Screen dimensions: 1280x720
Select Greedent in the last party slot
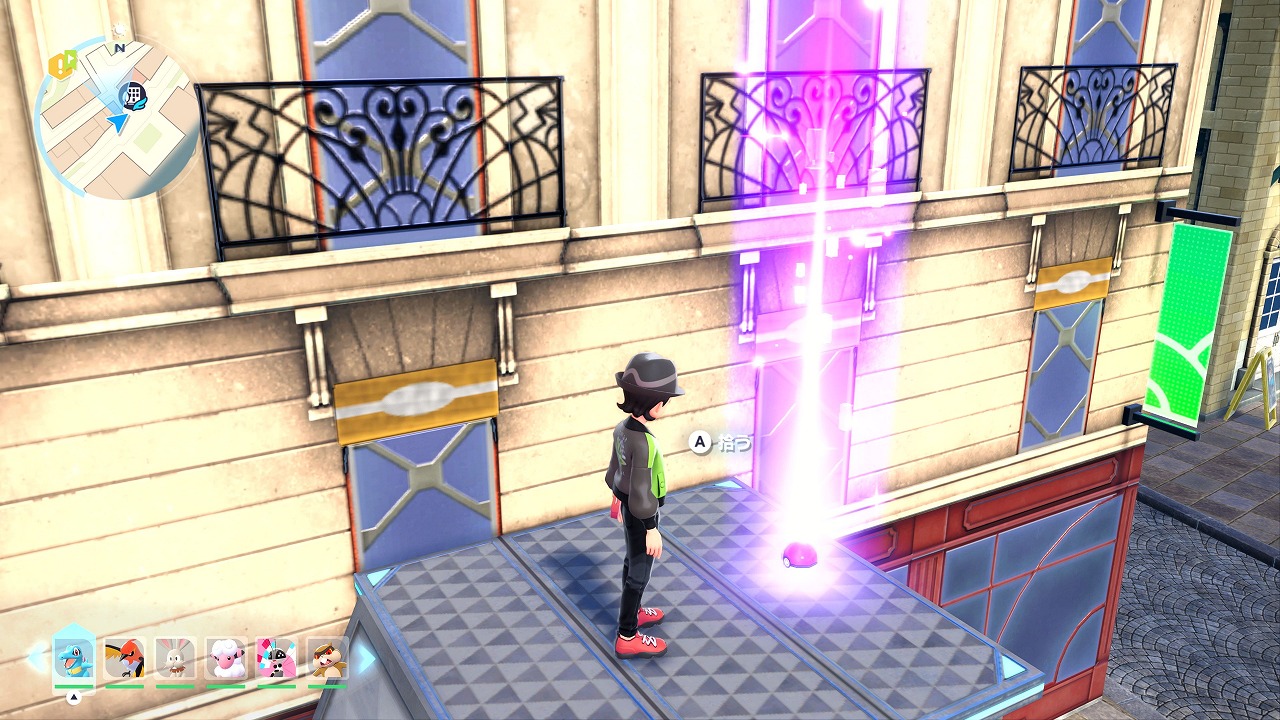pos(326,657)
